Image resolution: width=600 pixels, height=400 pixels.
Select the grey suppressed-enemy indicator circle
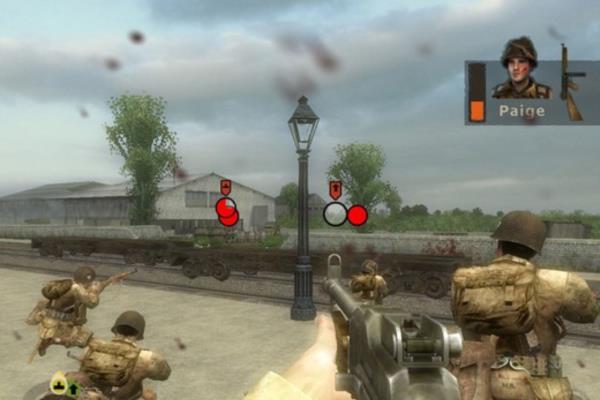pyautogui.click(x=335, y=214)
